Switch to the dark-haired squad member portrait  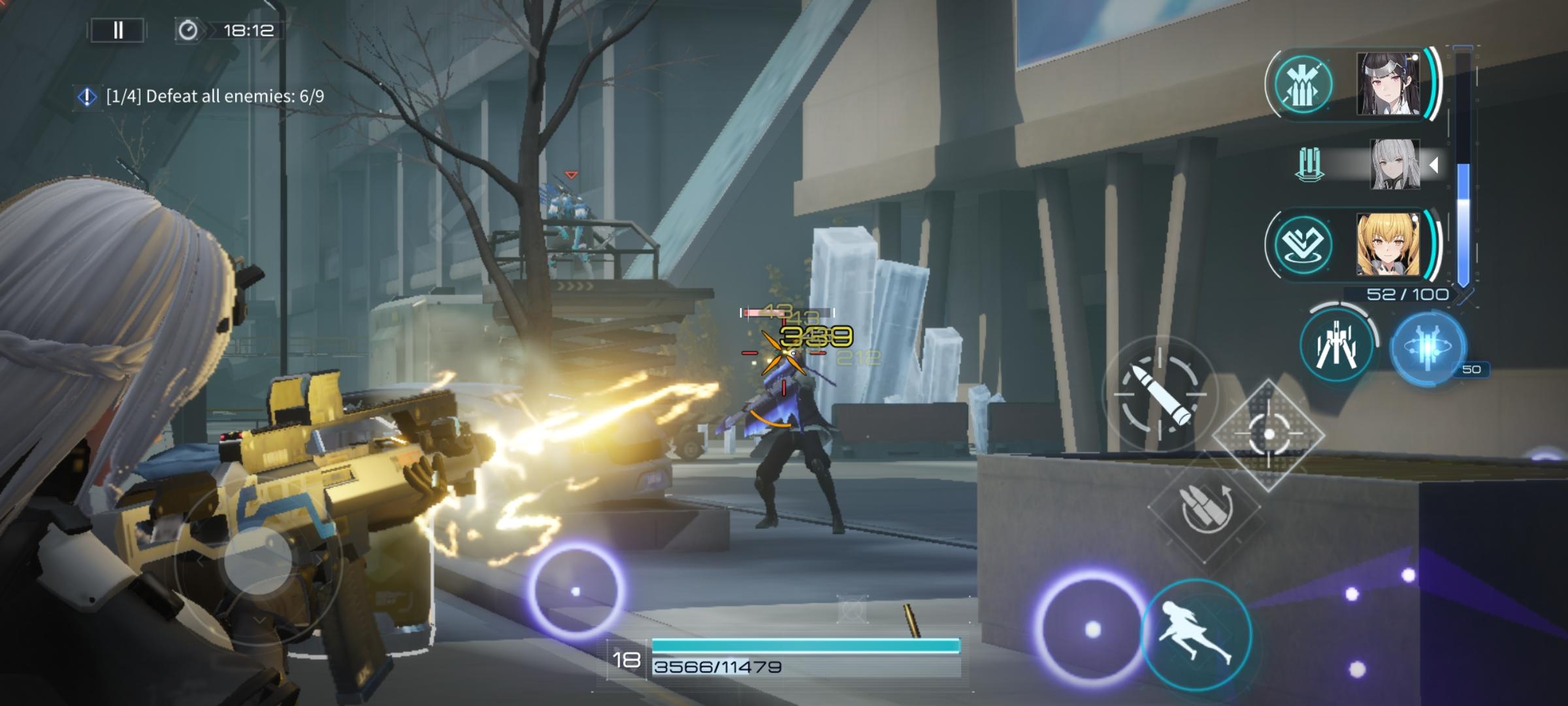coord(1388,84)
